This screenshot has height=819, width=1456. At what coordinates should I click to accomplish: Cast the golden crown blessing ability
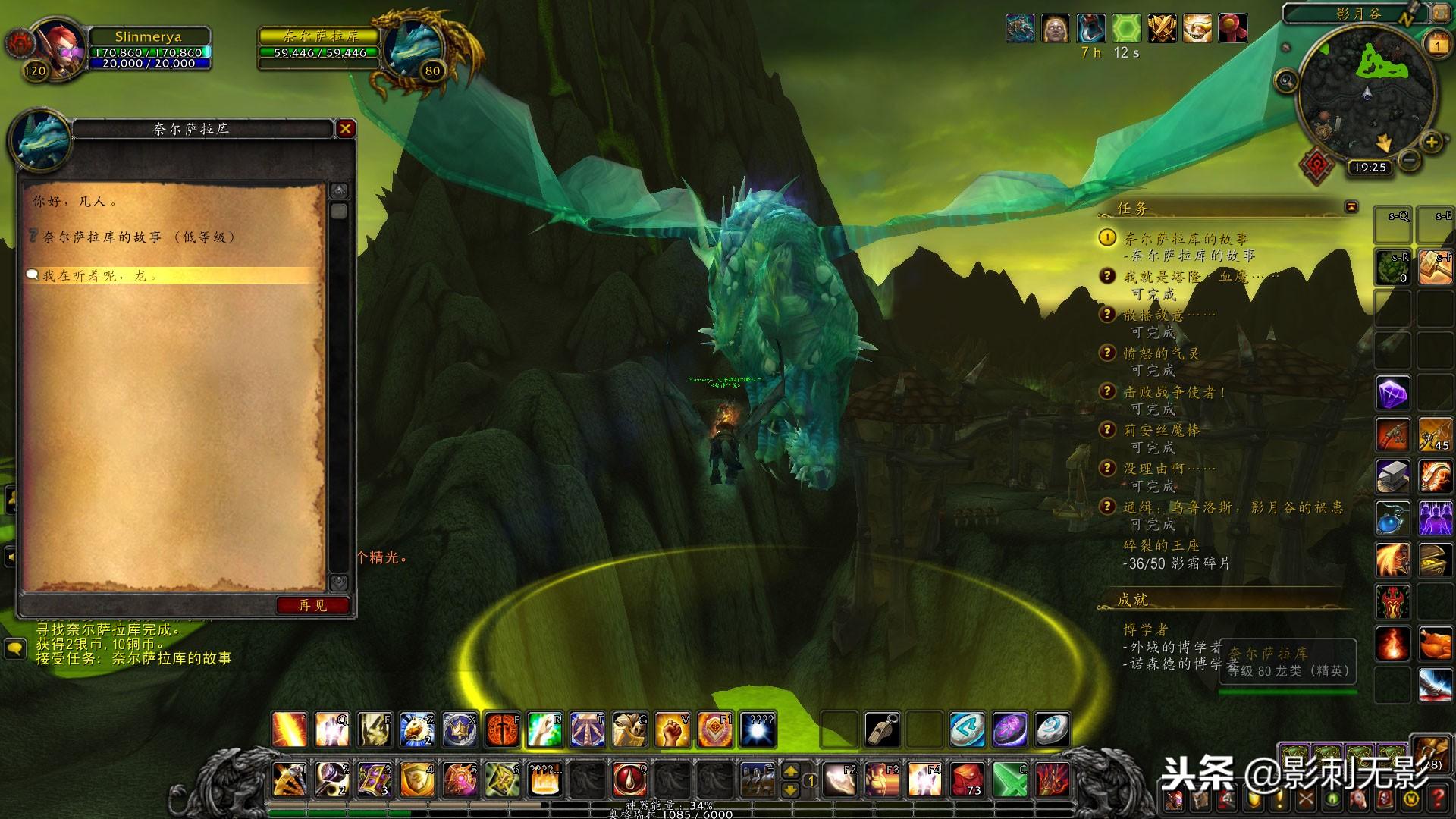460,730
